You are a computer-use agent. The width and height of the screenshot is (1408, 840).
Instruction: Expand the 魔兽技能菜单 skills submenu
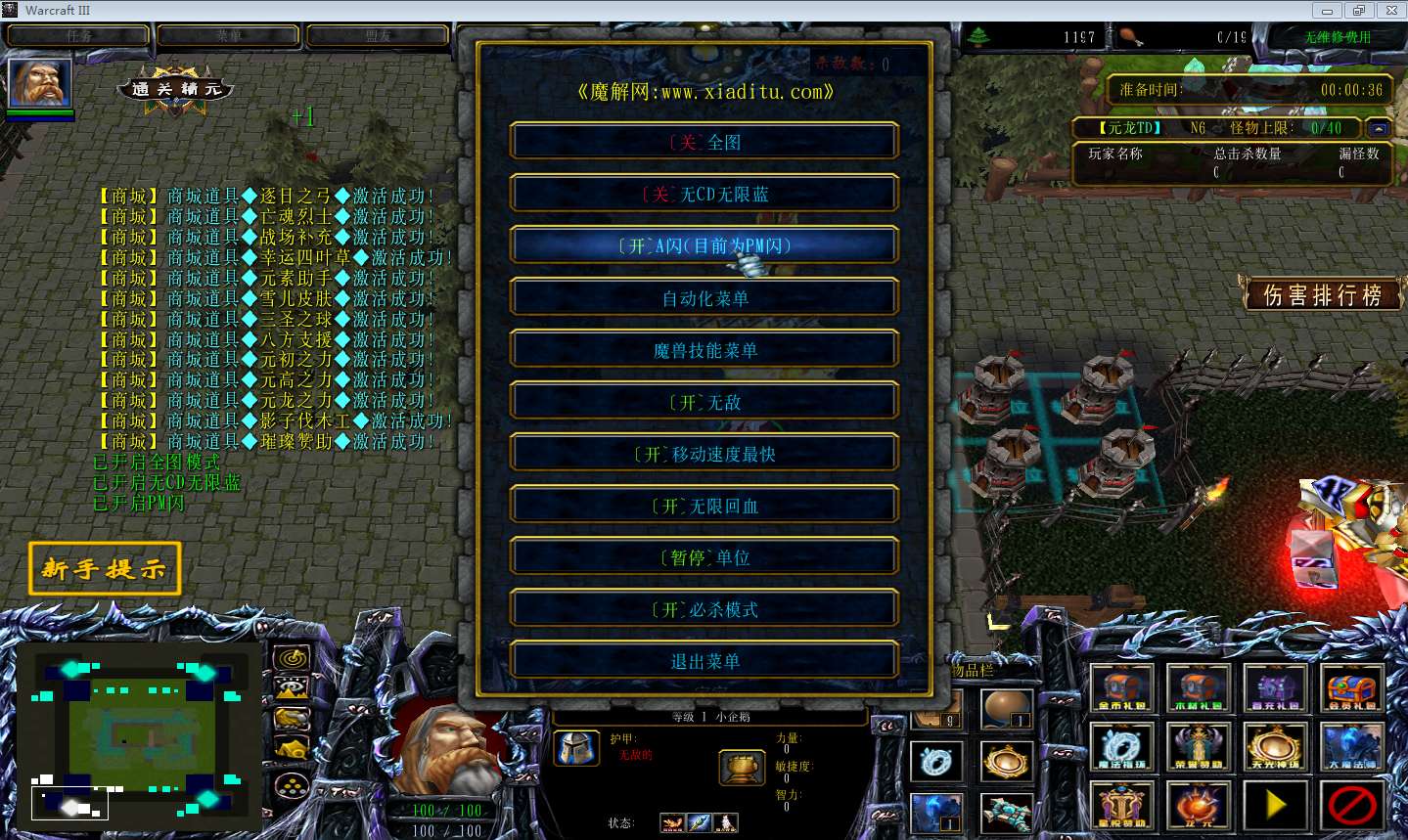tap(704, 349)
